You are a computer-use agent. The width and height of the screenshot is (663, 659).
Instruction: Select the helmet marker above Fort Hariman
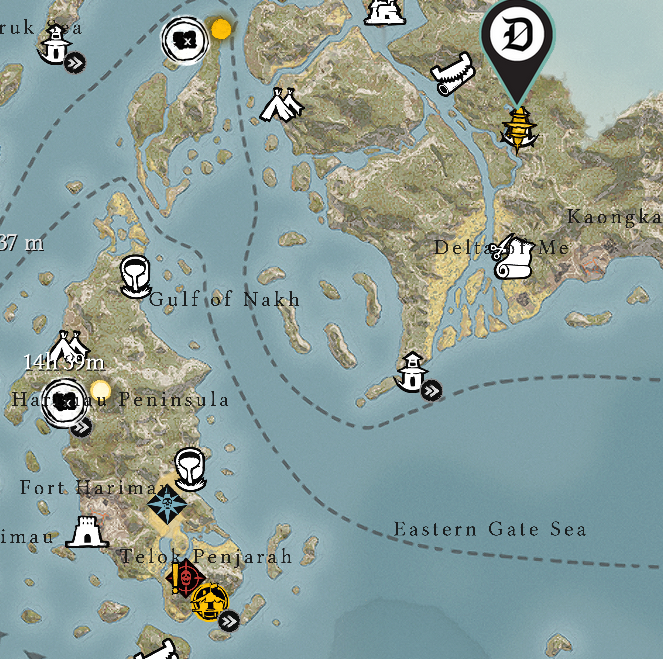(x=190, y=467)
